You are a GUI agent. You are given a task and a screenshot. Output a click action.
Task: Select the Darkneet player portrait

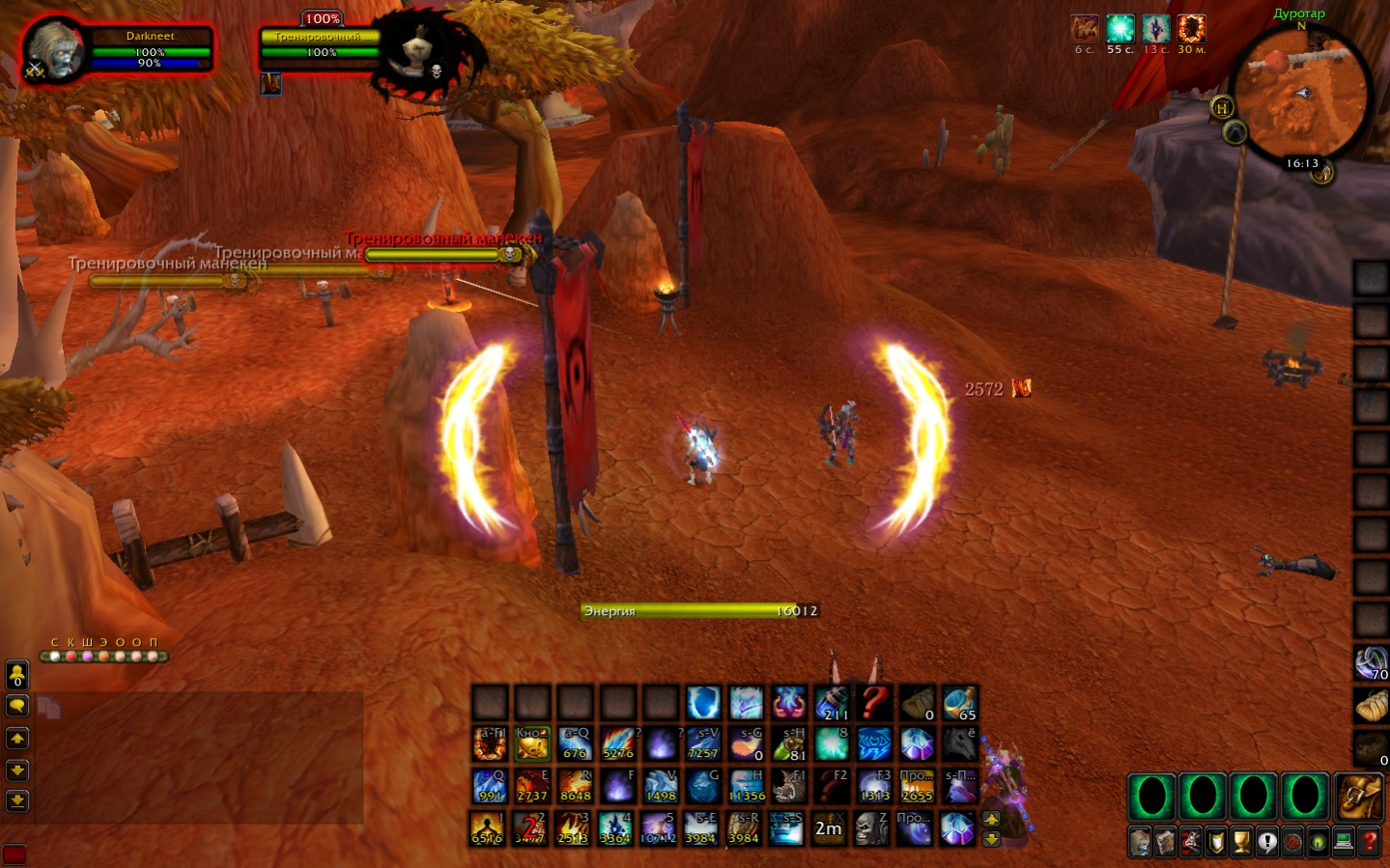point(55,50)
